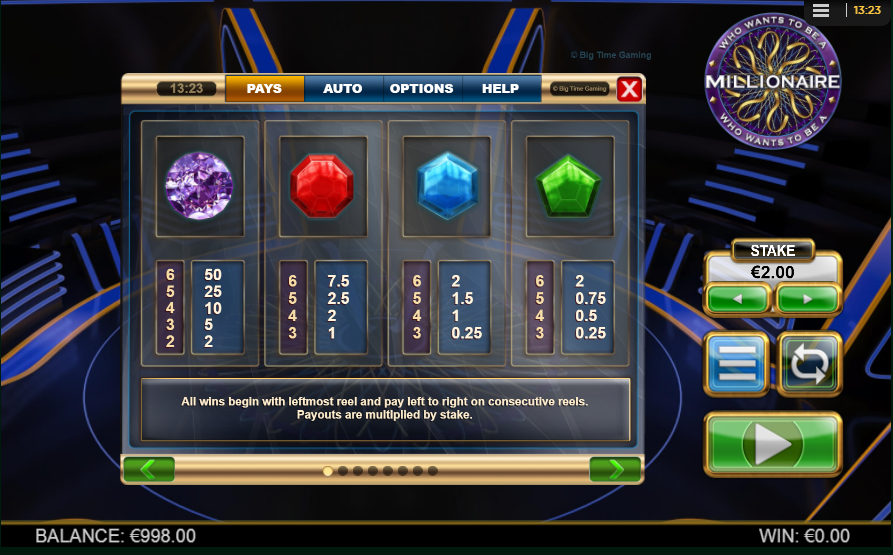The width and height of the screenshot is (893, 555).
Task: Open the hamburger menu in top bar
Action: click(x=821, y=10)
